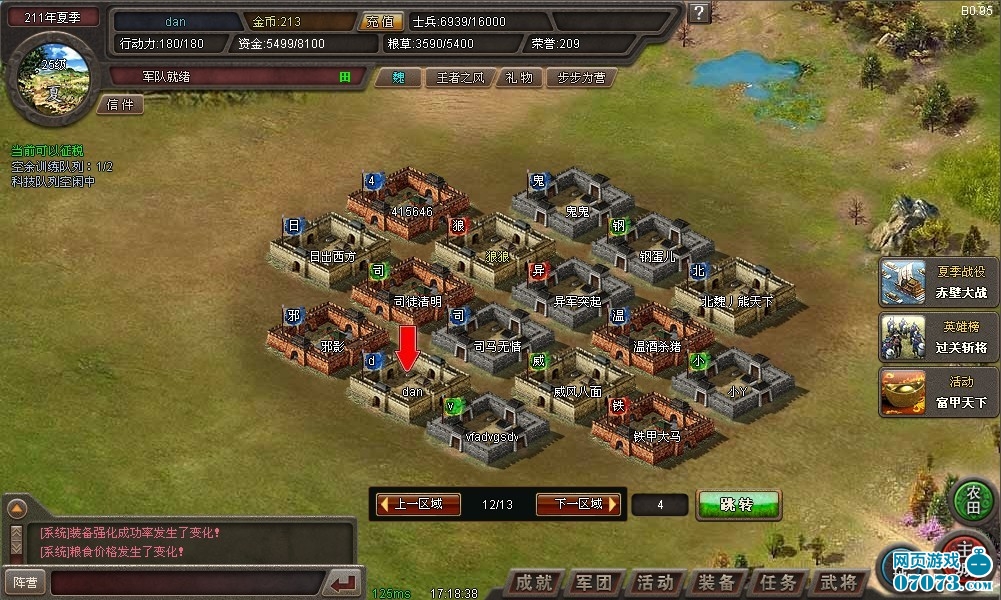Screen dimensions: 1001x600
Task: Open the 王者之风 menu
Action: (x=459, y=77)
